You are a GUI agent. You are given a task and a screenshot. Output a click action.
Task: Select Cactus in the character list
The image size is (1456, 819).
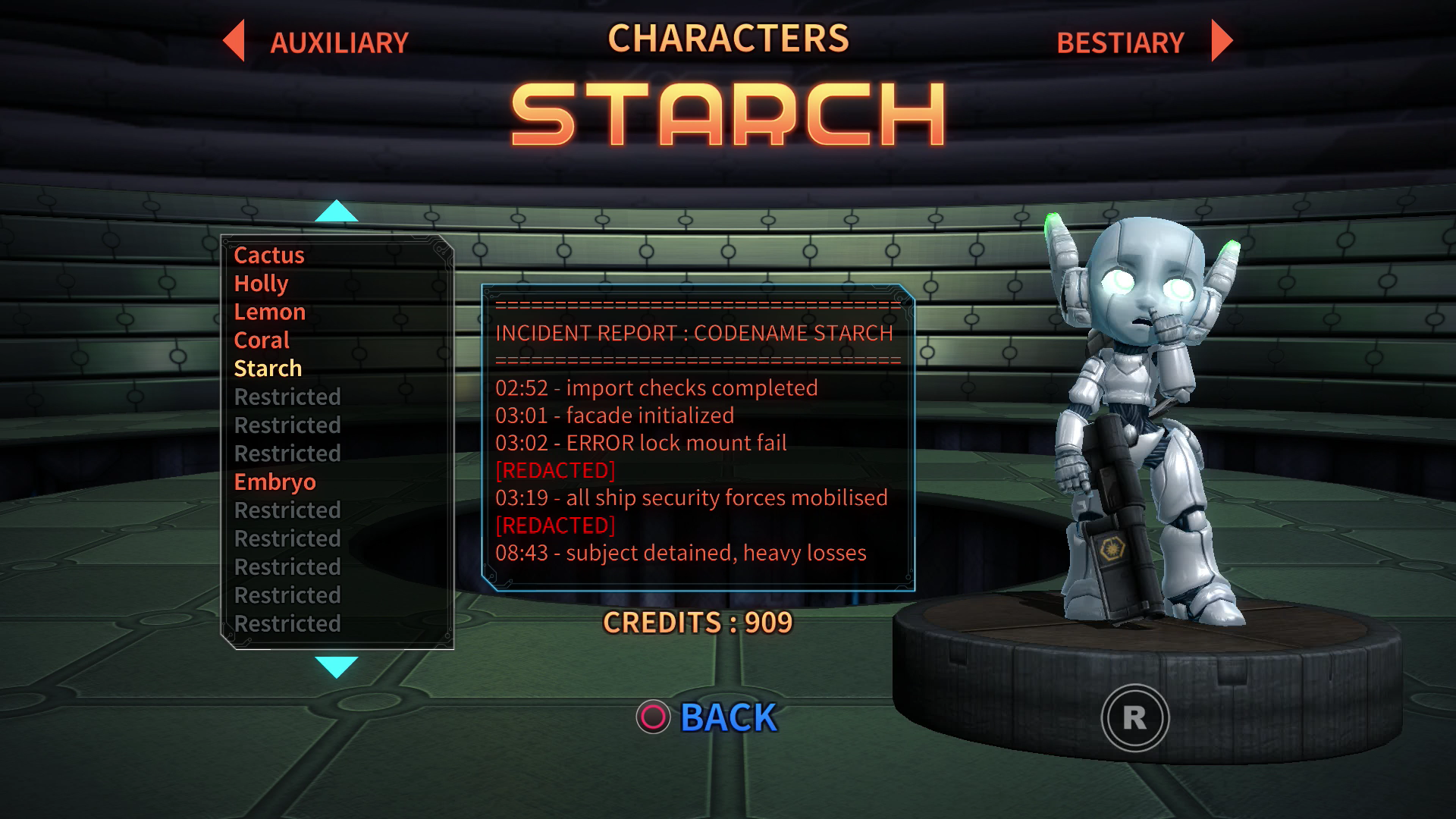269,255
